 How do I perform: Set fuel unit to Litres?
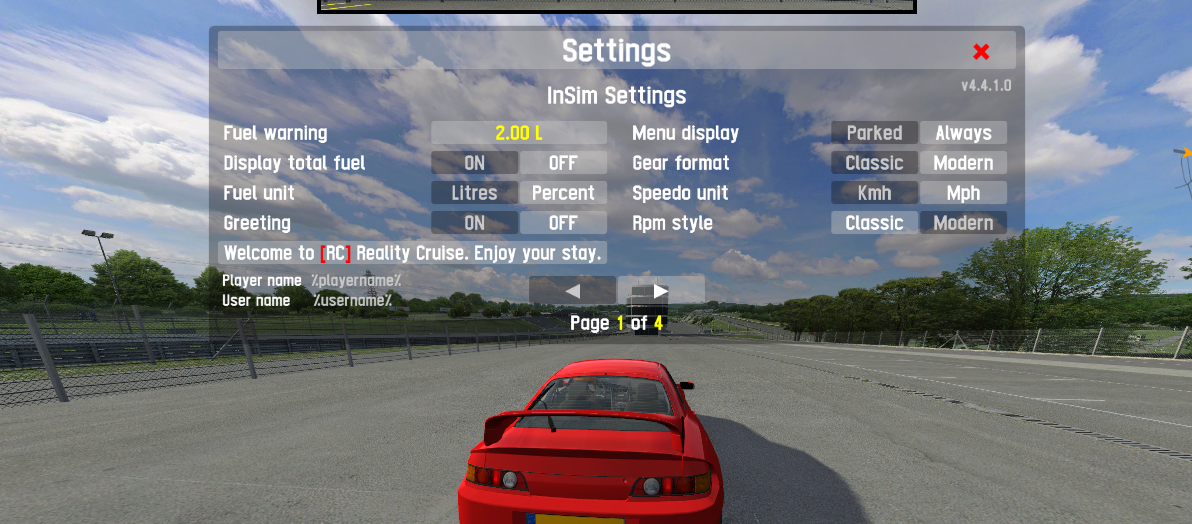tap(474, 193)
